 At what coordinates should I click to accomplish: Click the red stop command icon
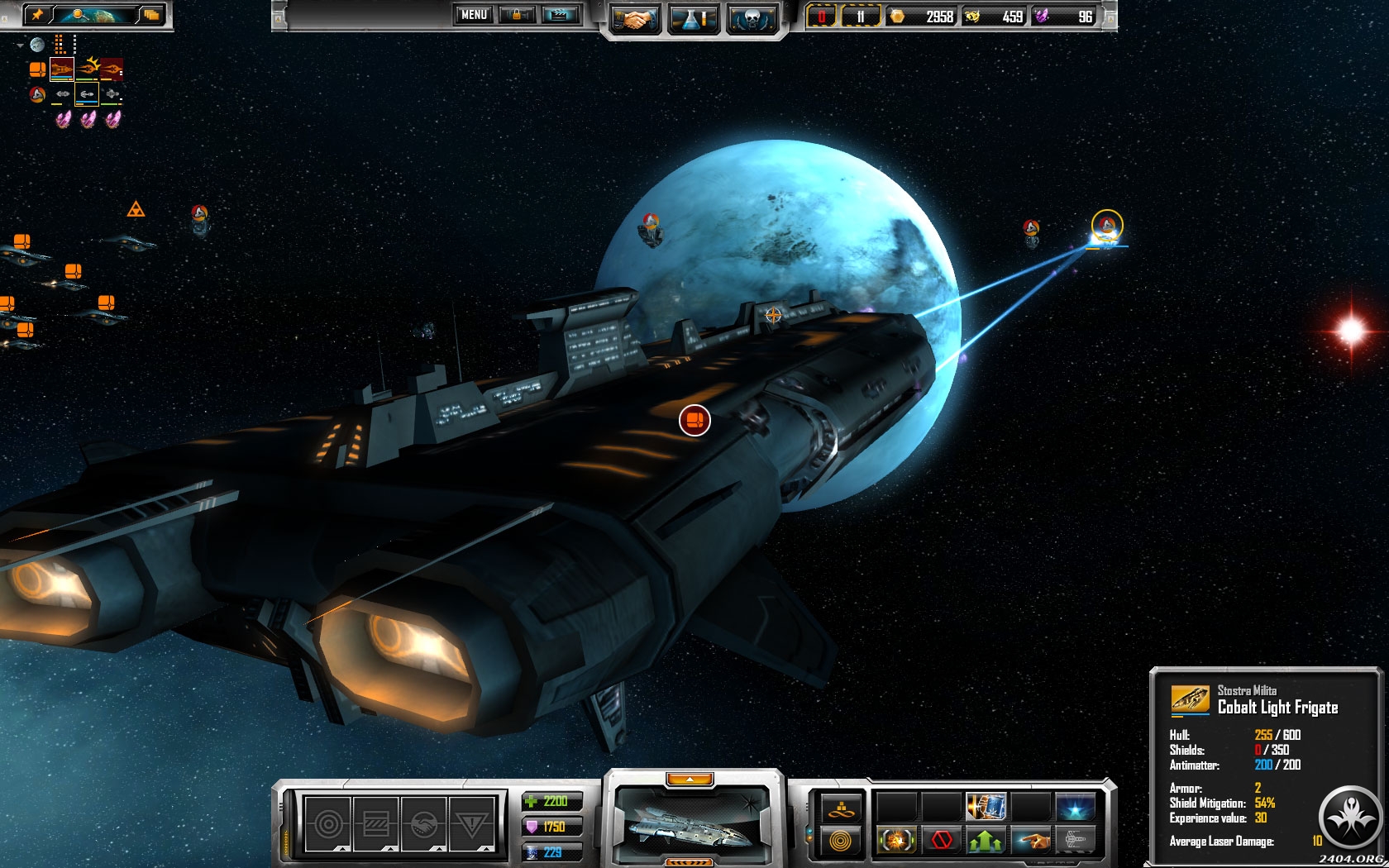pos(941,841)
